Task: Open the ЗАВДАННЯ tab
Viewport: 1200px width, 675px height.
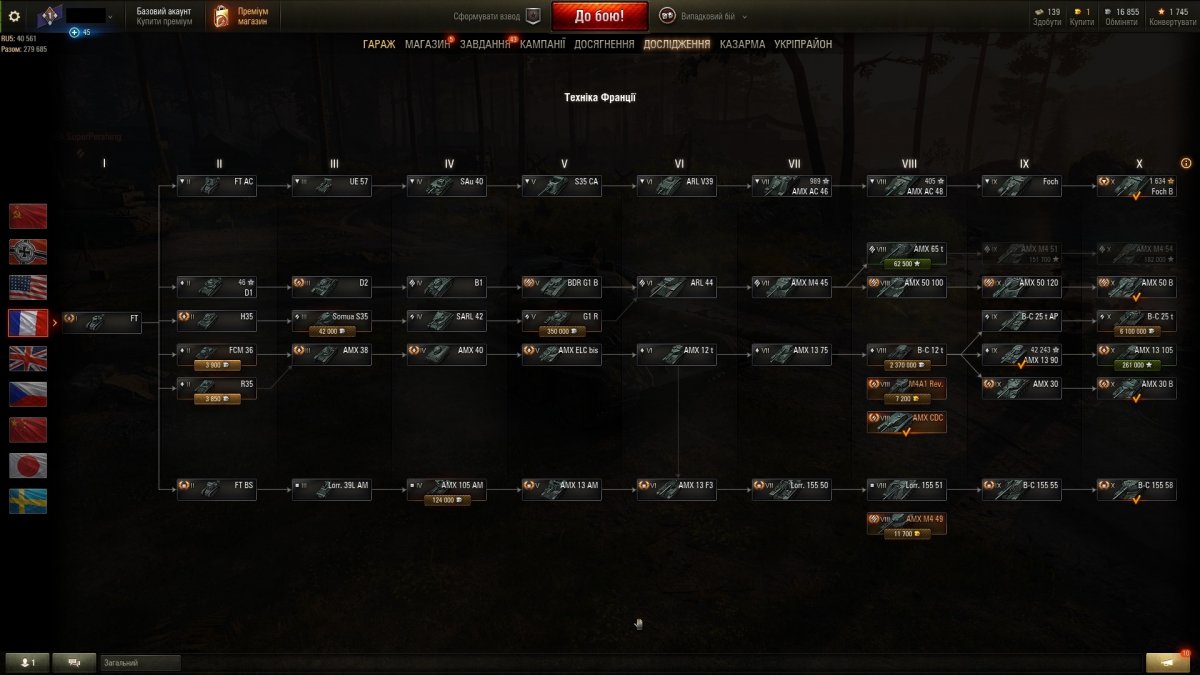Action: (485, 44)
